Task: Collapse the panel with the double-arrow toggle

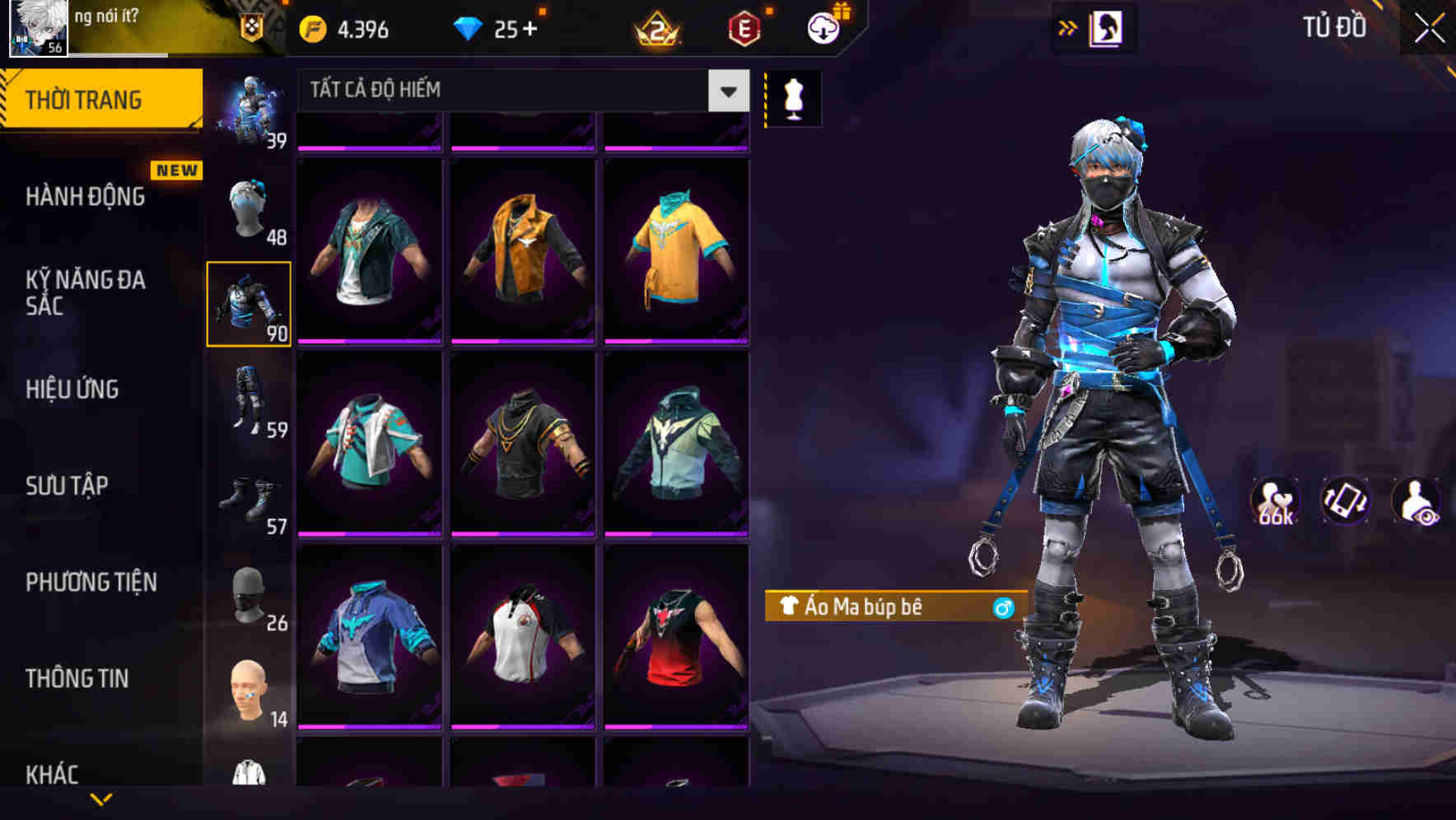Action: click(1068, 26)
